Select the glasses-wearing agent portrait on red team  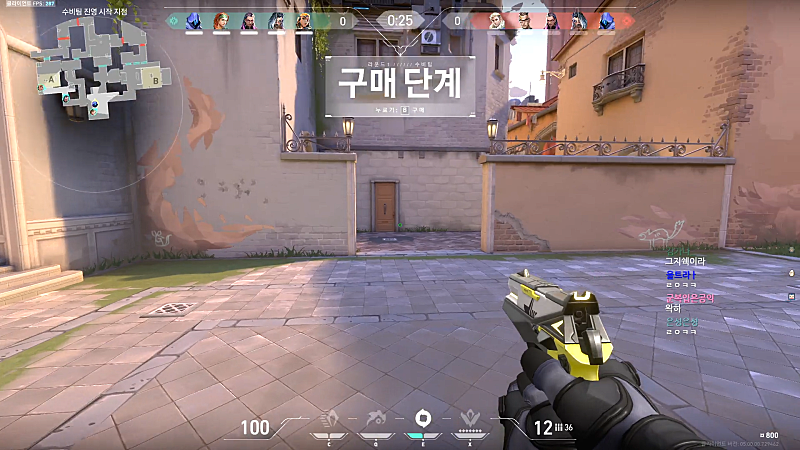524,20
